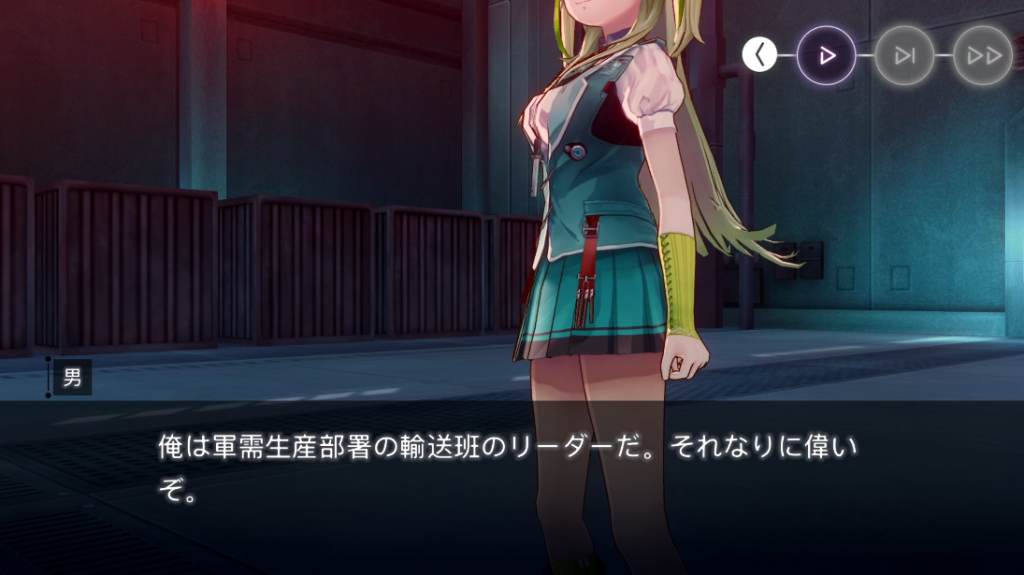Viewport: 1024px width, 575px height.
Task: Advance the dialogue text box
Action: [510, 470]
